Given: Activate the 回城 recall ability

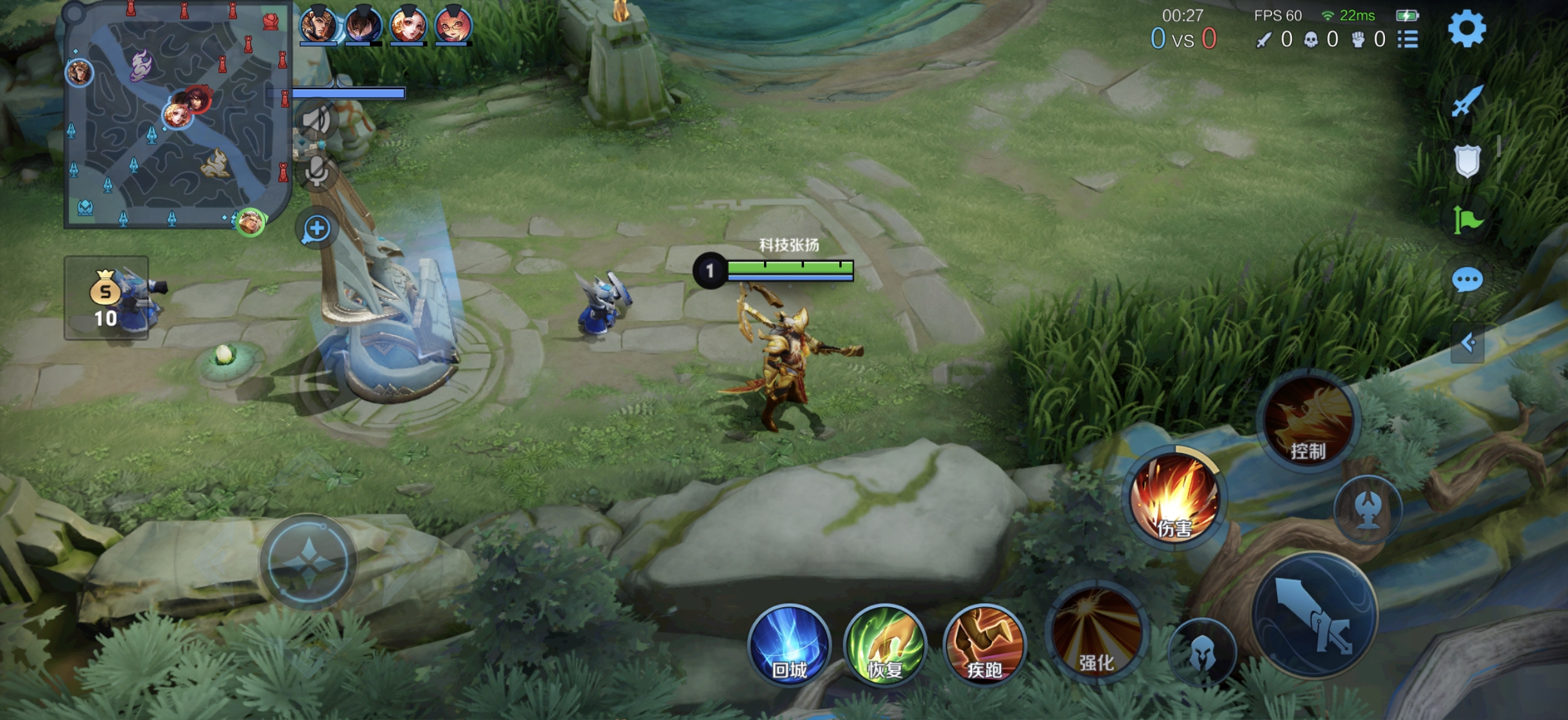Looking at the screenshot, I should click(x=789, y=645).
